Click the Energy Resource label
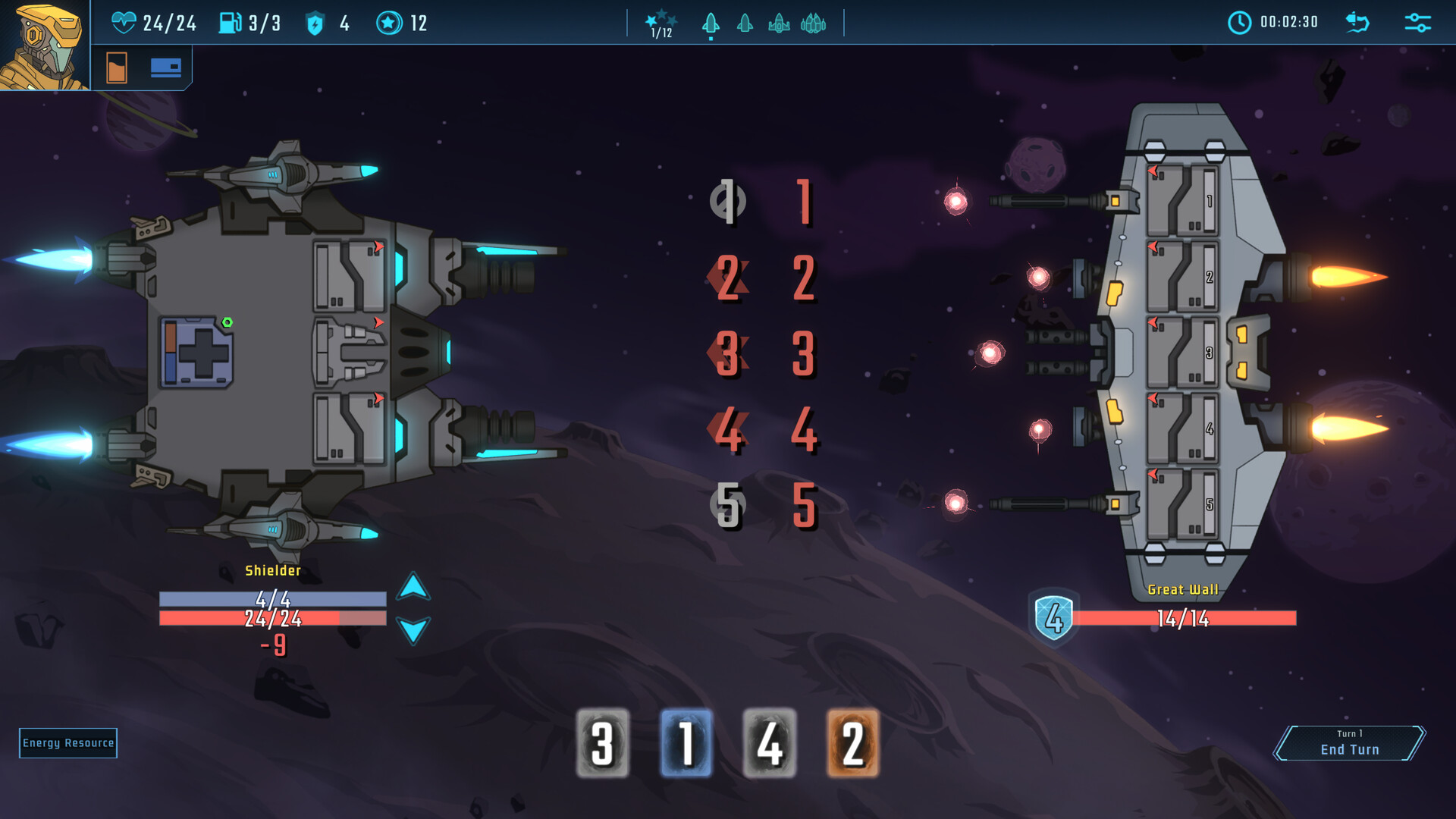This screenshot has width=1456, height=819. 67,743
